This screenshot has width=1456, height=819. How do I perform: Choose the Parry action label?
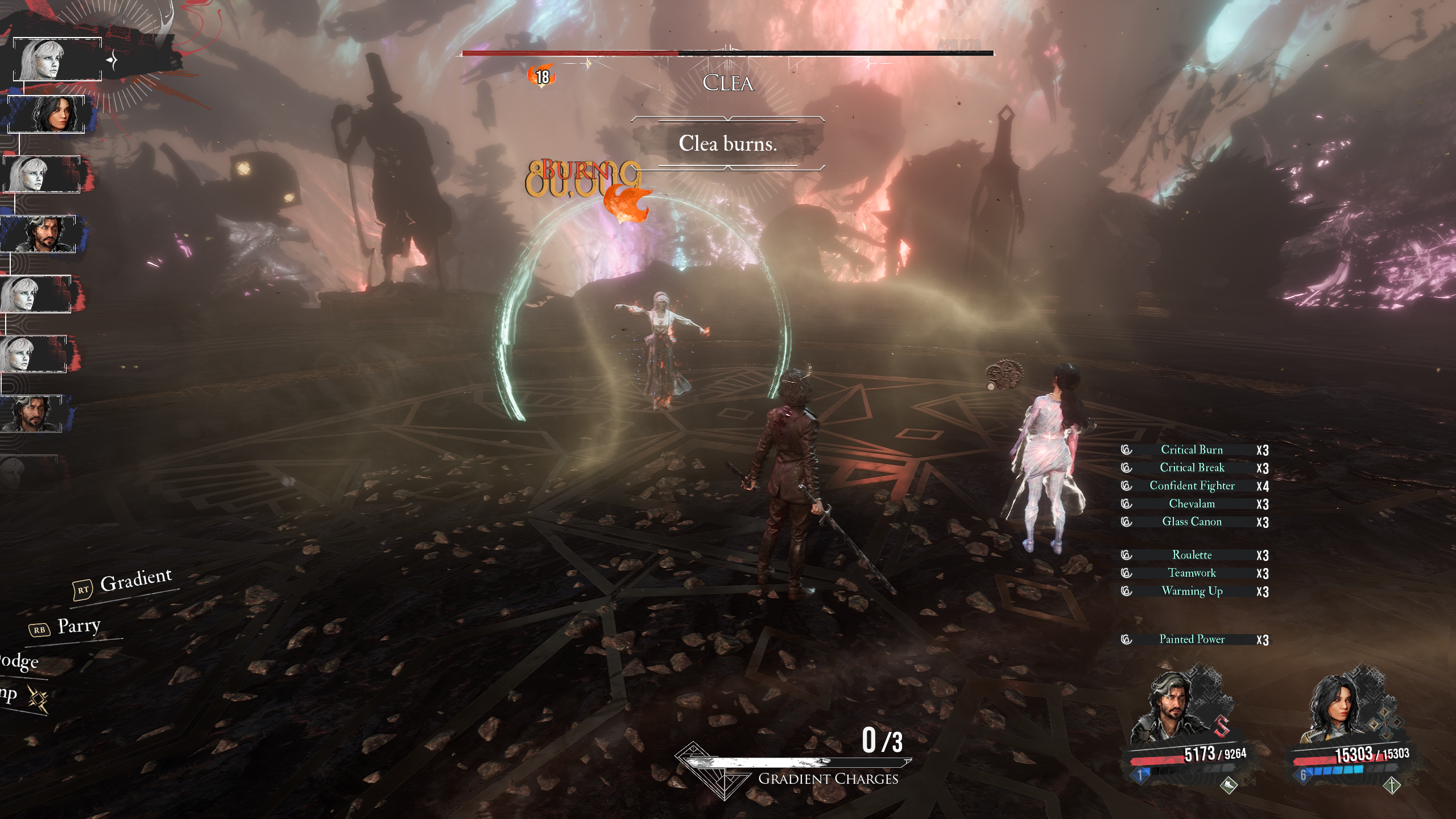click(78, 626)
